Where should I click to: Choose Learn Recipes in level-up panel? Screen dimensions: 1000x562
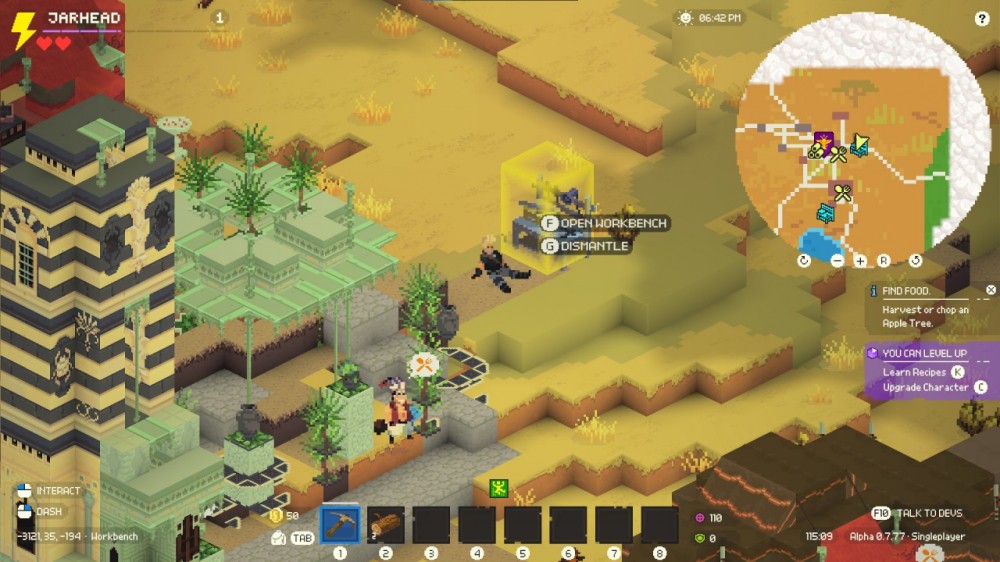click(915, 372)
